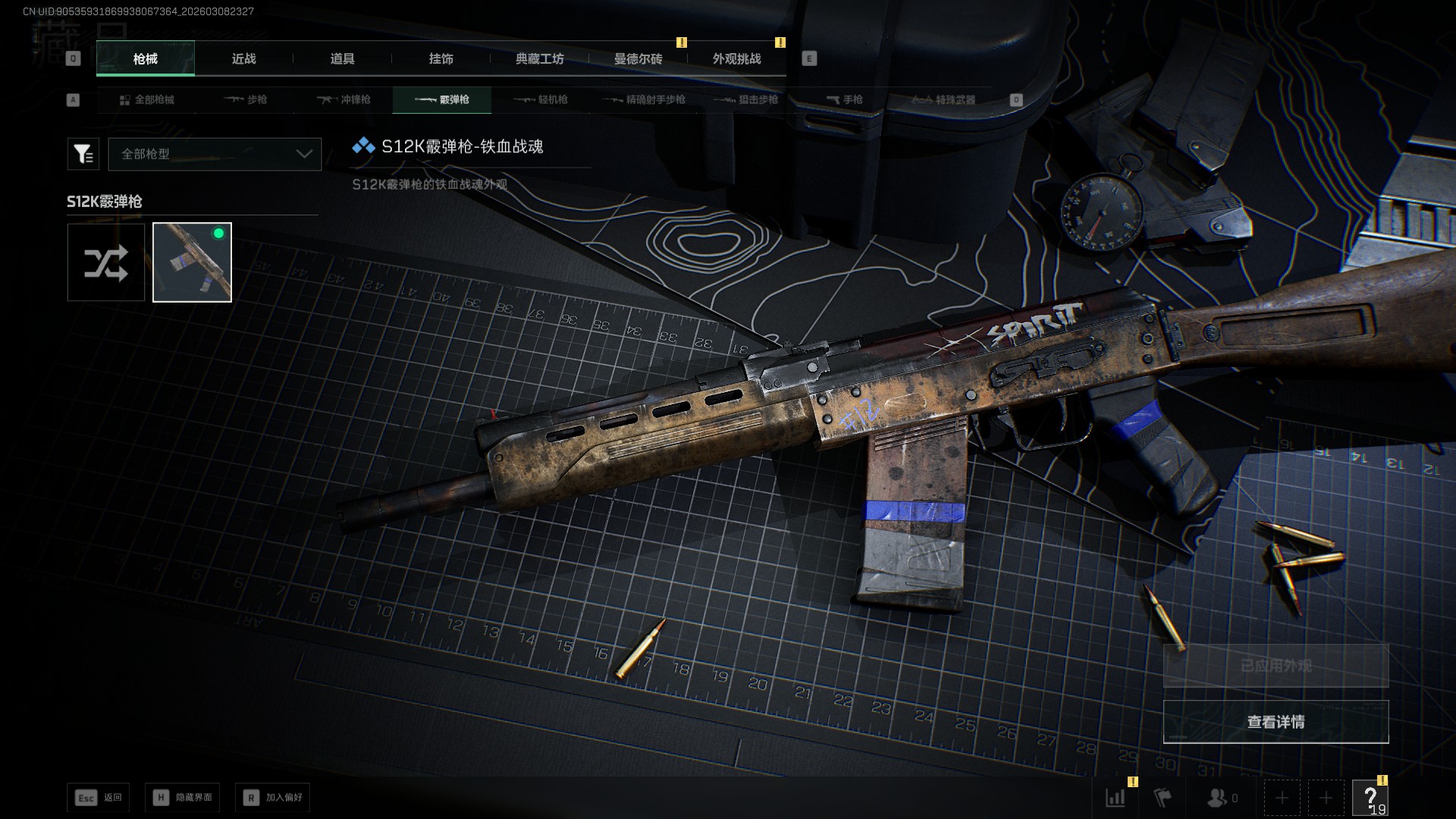Switch to the 外观挑战 tab
Viewport: 1456px width, 819px height.
[x=736, y=59]
